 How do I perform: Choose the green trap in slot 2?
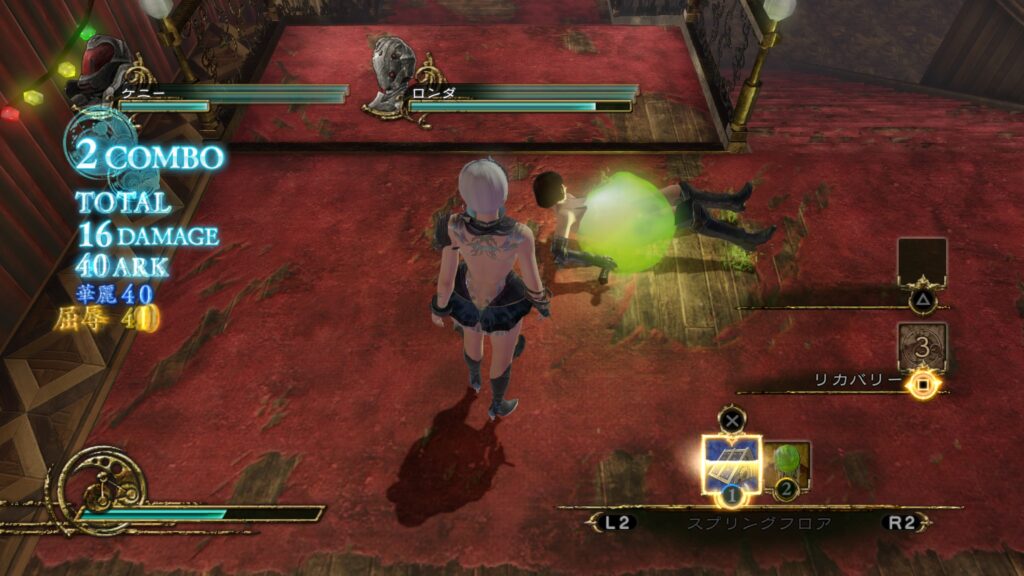[x=788, y=464]
